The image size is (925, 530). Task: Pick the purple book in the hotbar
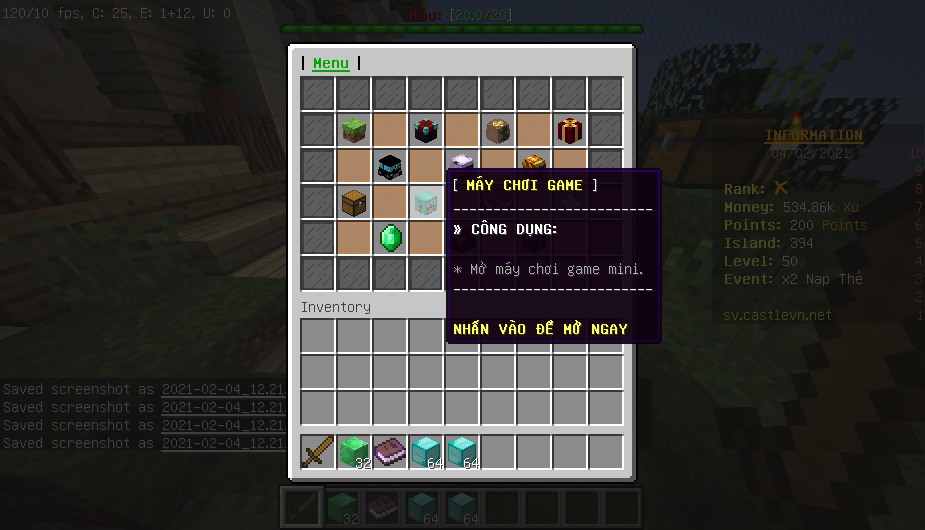pos(390,452)
